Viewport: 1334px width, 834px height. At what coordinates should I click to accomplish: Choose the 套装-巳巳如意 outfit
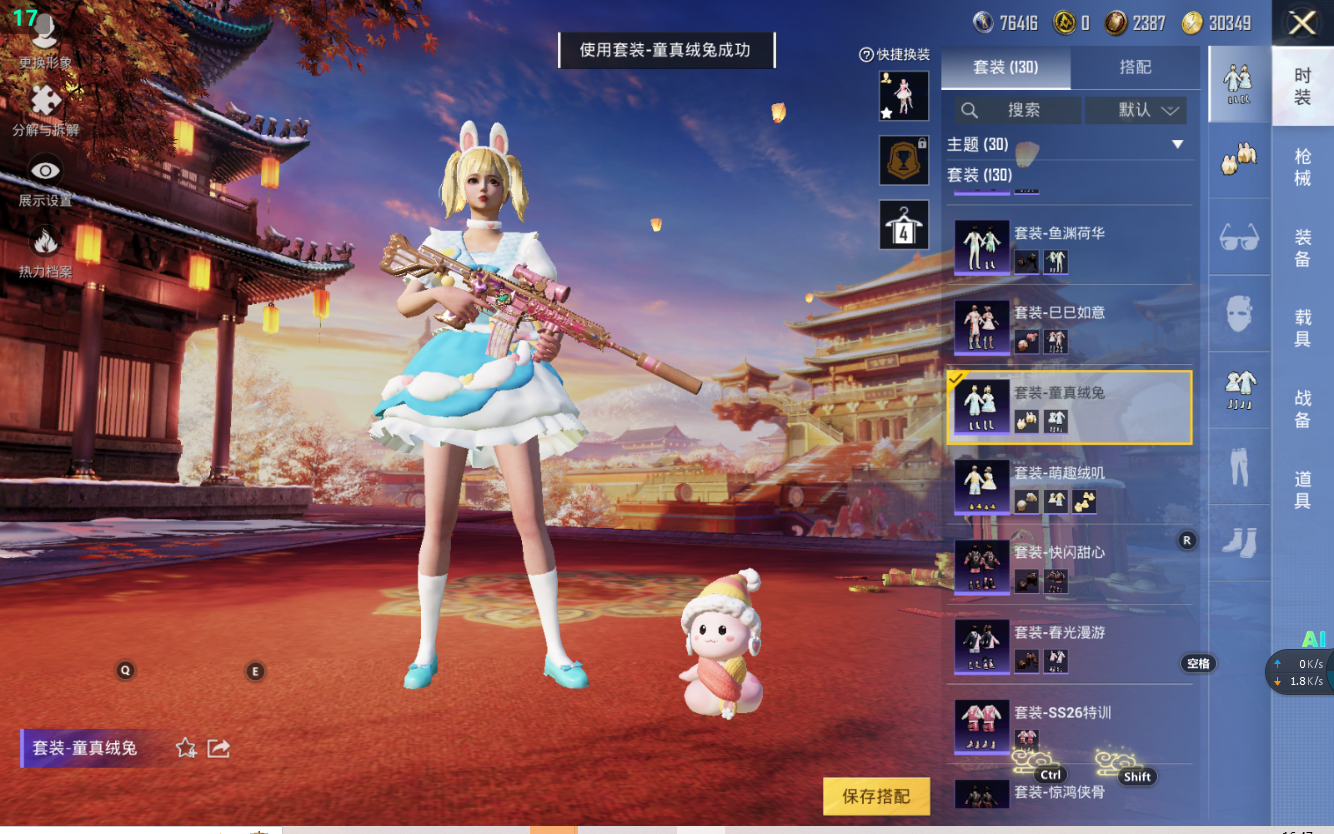pyautogui.click(x=1069, y=326)
